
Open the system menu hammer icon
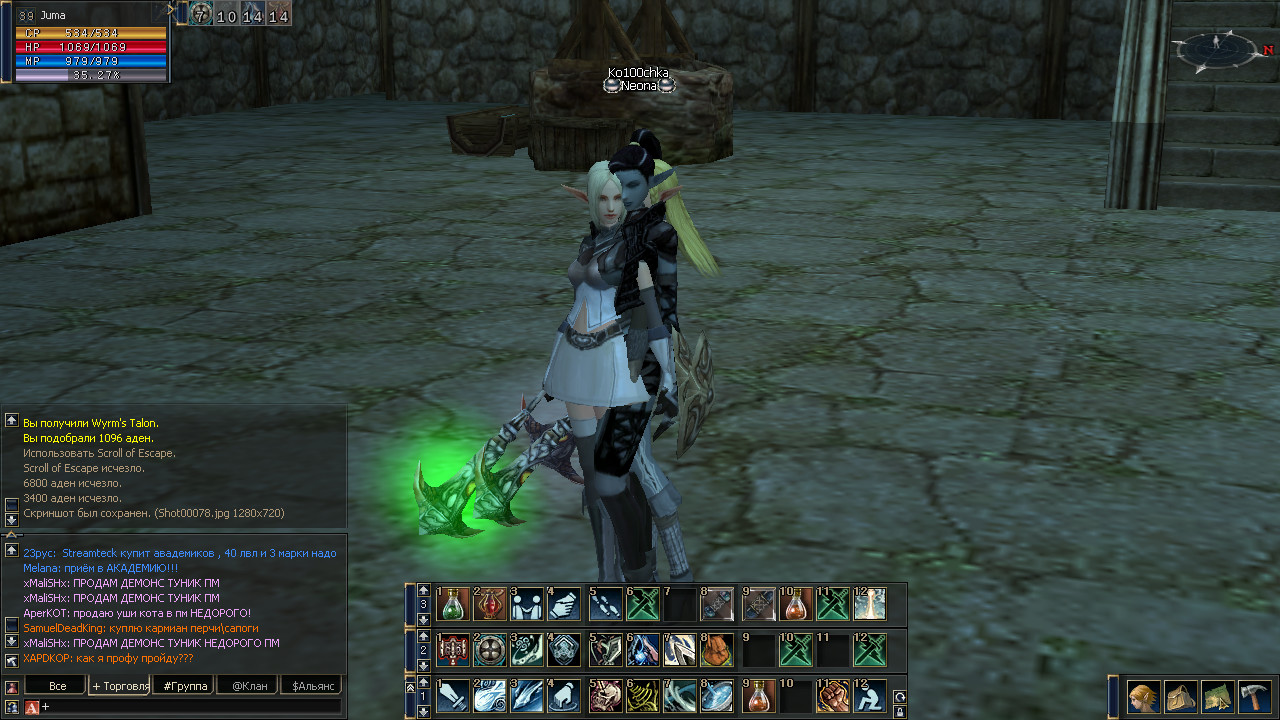coord(1254,696)
